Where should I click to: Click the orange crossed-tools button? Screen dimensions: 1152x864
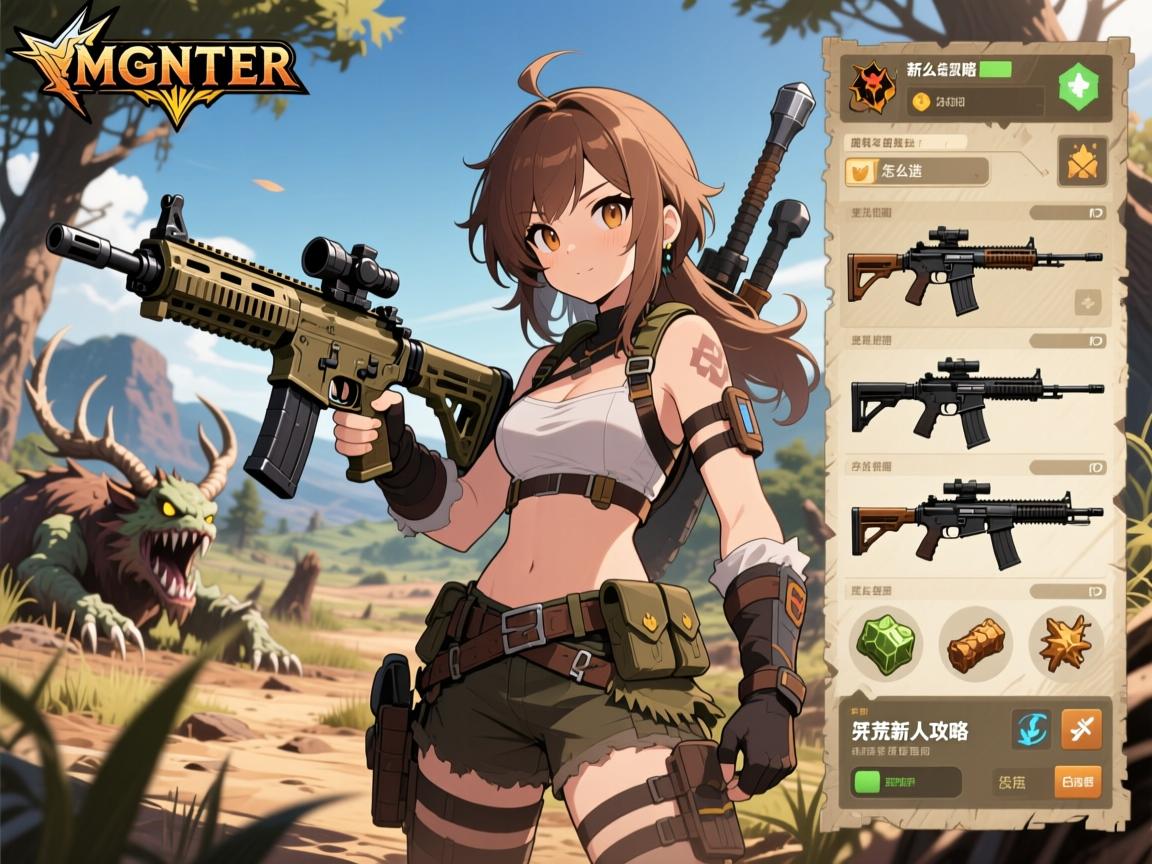click(1081, 729)
